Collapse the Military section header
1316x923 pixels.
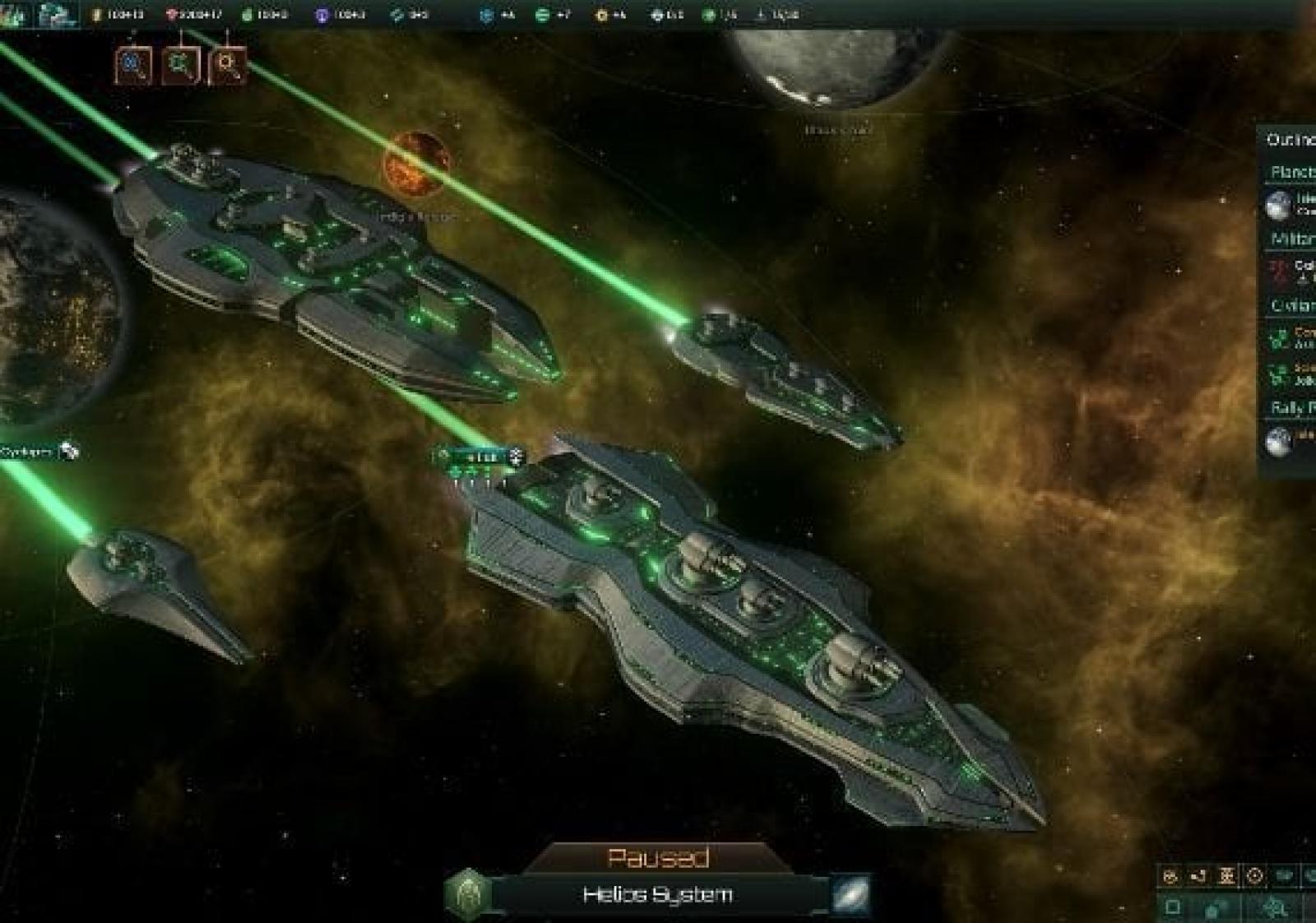(1291, 239)
